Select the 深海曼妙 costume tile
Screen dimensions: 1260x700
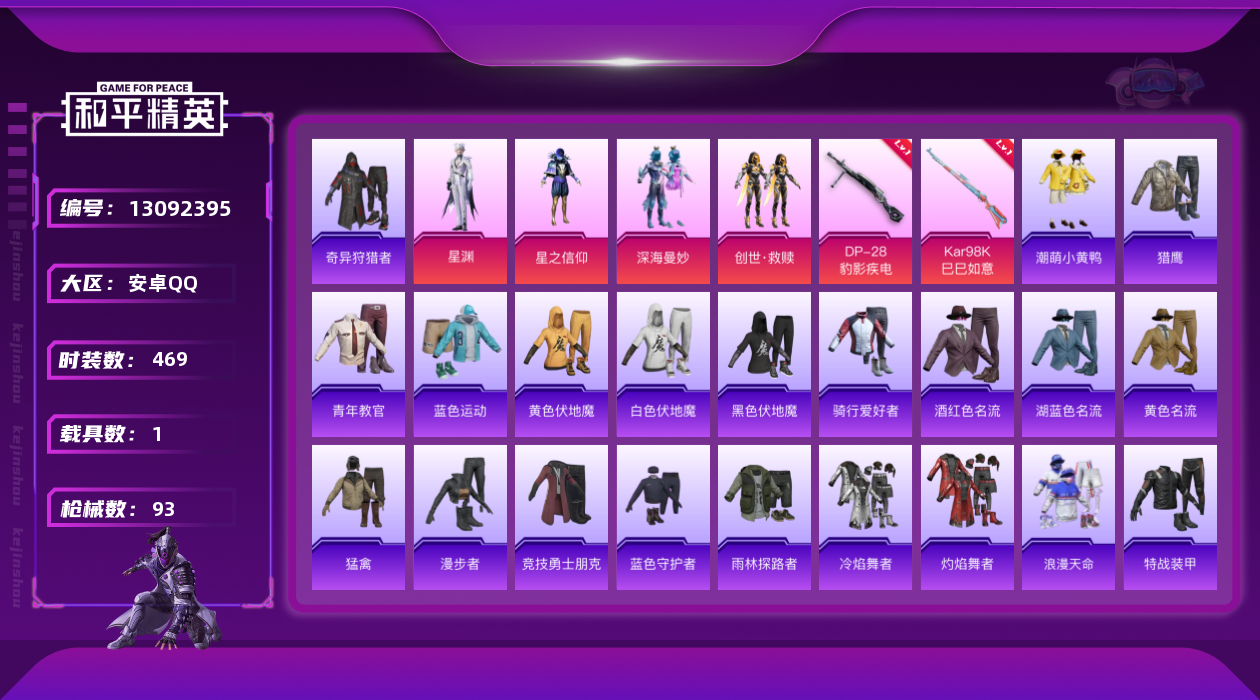click(x=663, y=211)
